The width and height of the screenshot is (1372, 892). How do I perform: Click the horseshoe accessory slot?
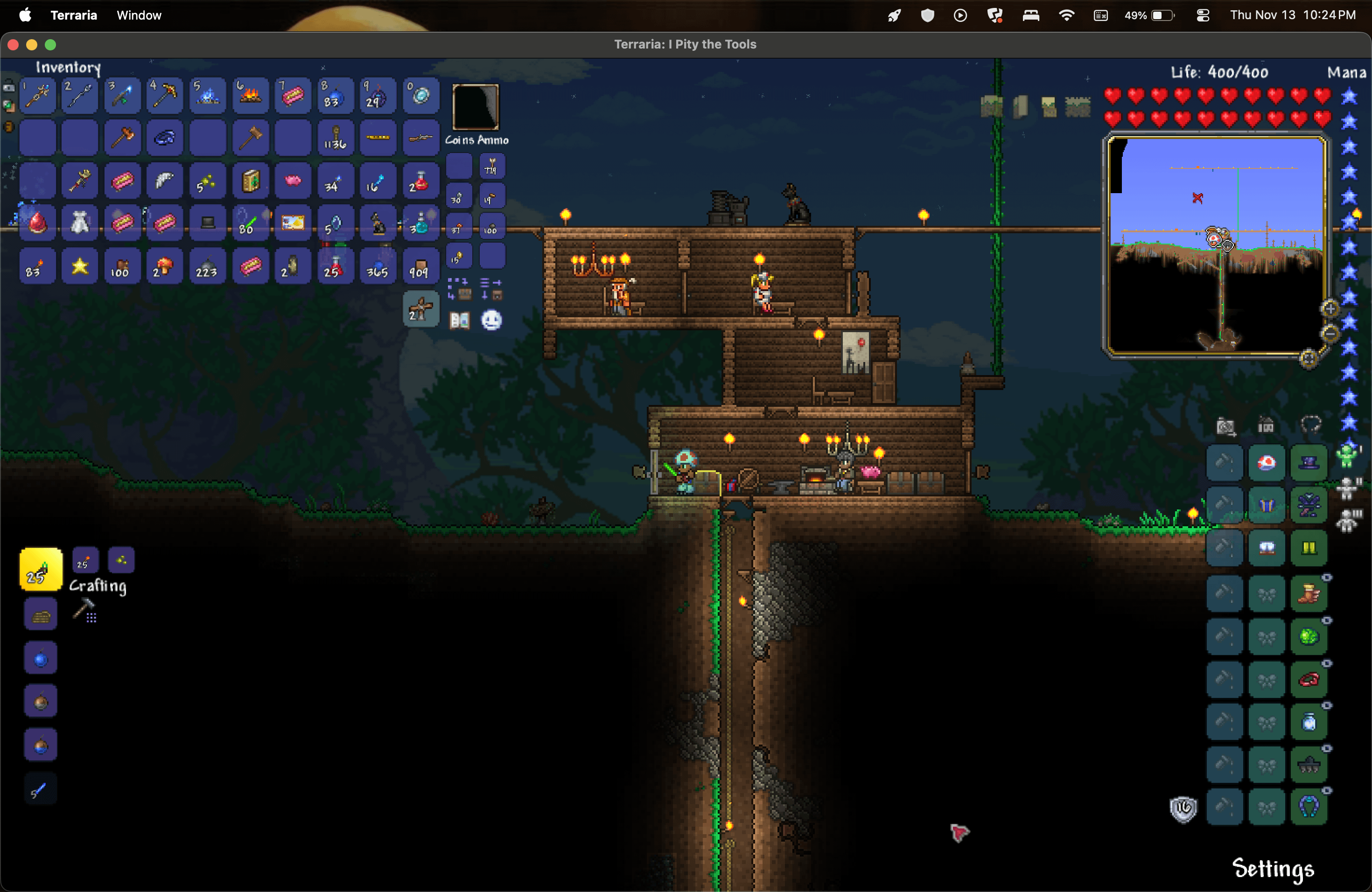[1309, 807]
